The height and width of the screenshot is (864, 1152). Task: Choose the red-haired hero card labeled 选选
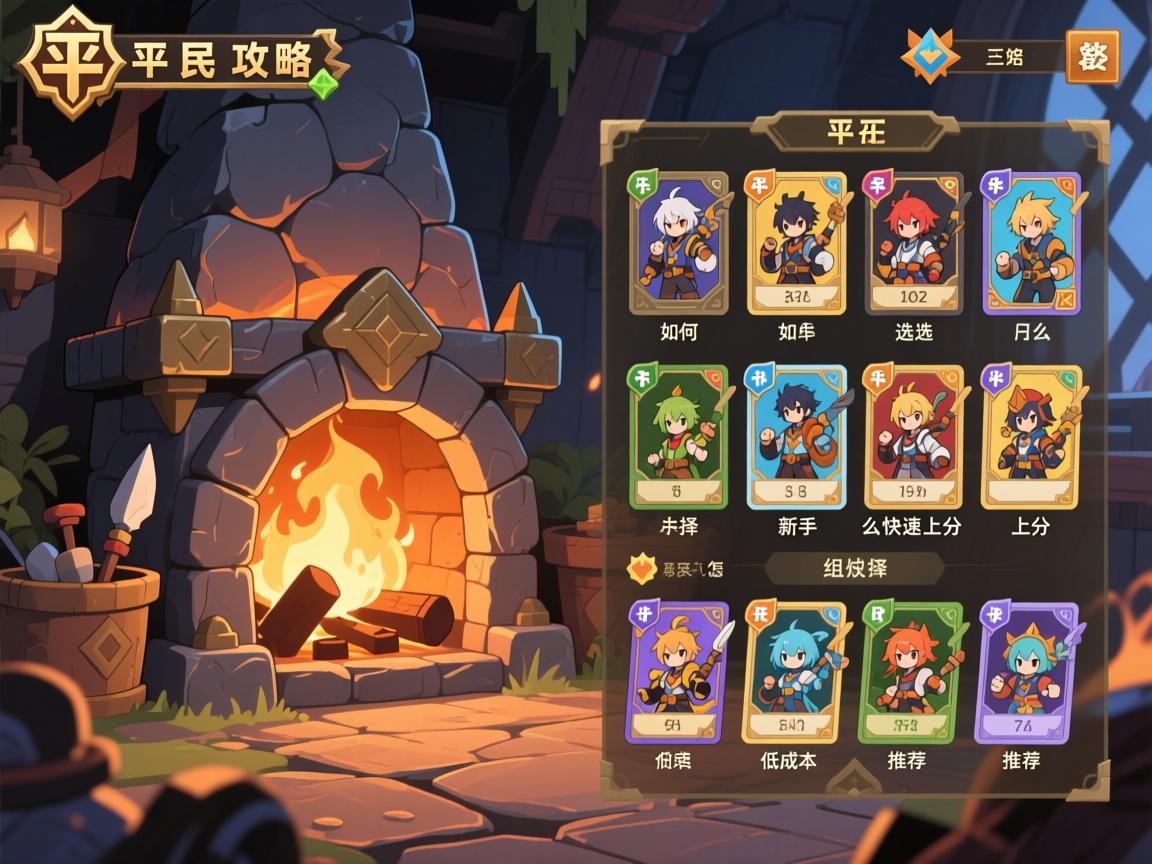click(x=913, y=243)
